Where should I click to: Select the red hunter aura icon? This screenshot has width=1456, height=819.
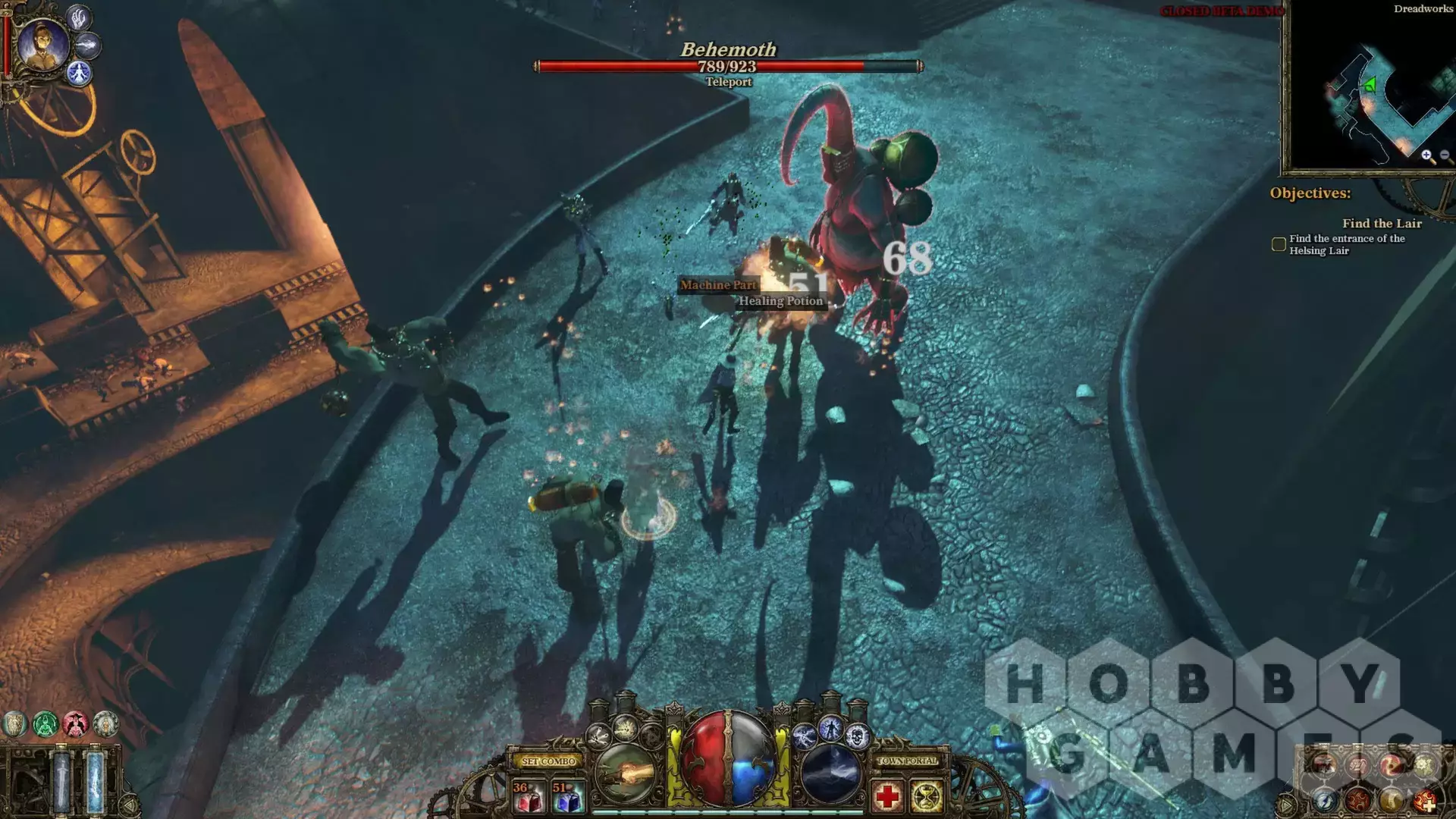coord(76,724)
